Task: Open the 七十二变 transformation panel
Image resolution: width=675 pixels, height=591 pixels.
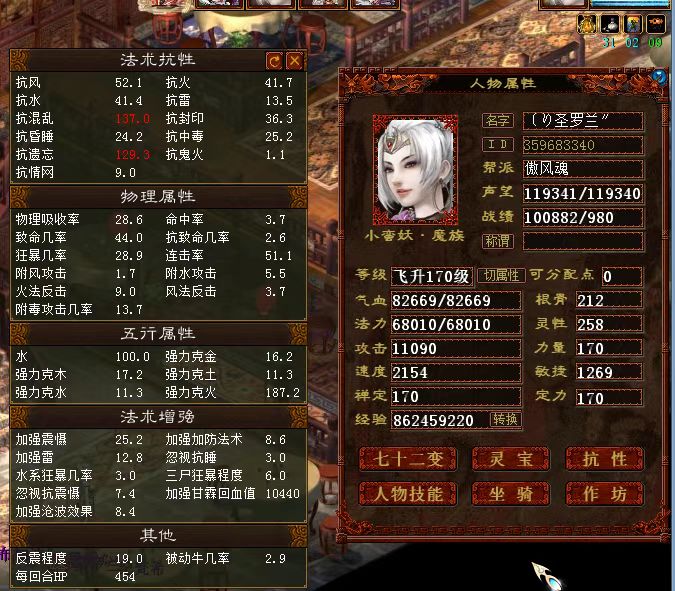Action: (407, 458)
